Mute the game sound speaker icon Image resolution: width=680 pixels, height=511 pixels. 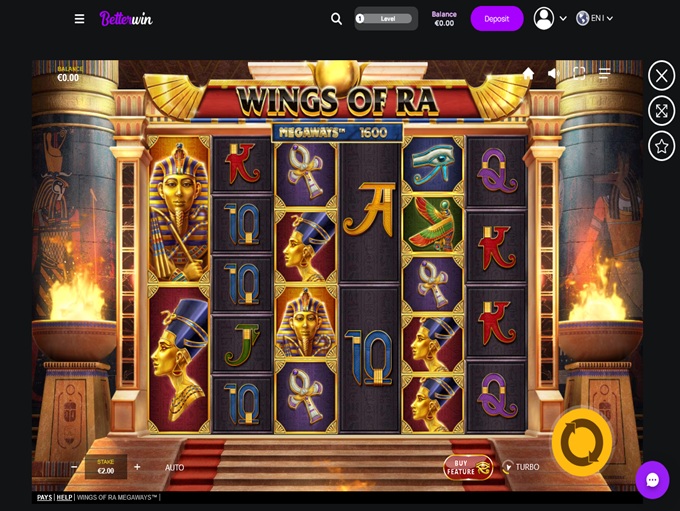click(x=553, y=73)
